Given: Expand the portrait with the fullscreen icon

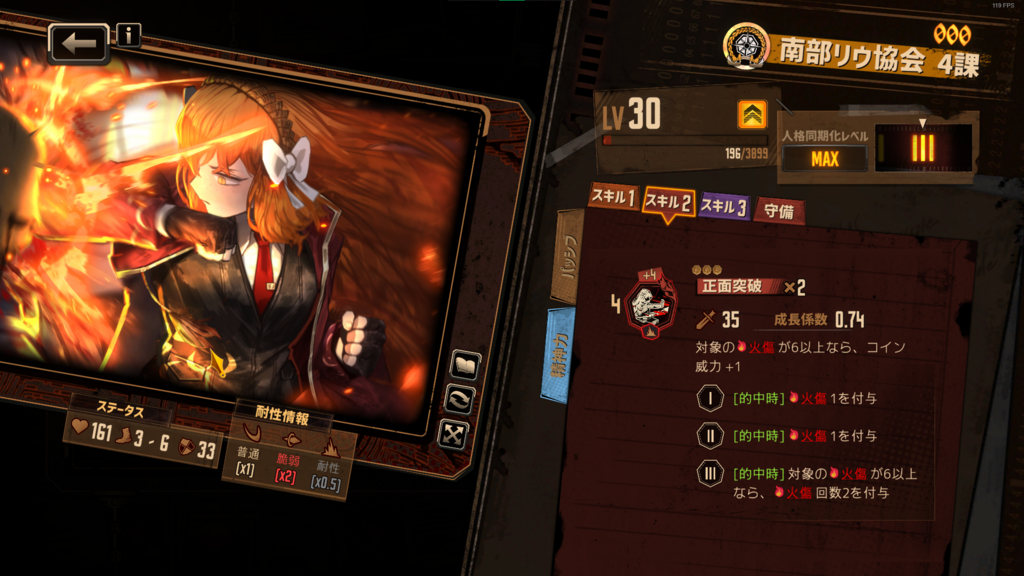Looking at the screenshot, I should [456, 433].
